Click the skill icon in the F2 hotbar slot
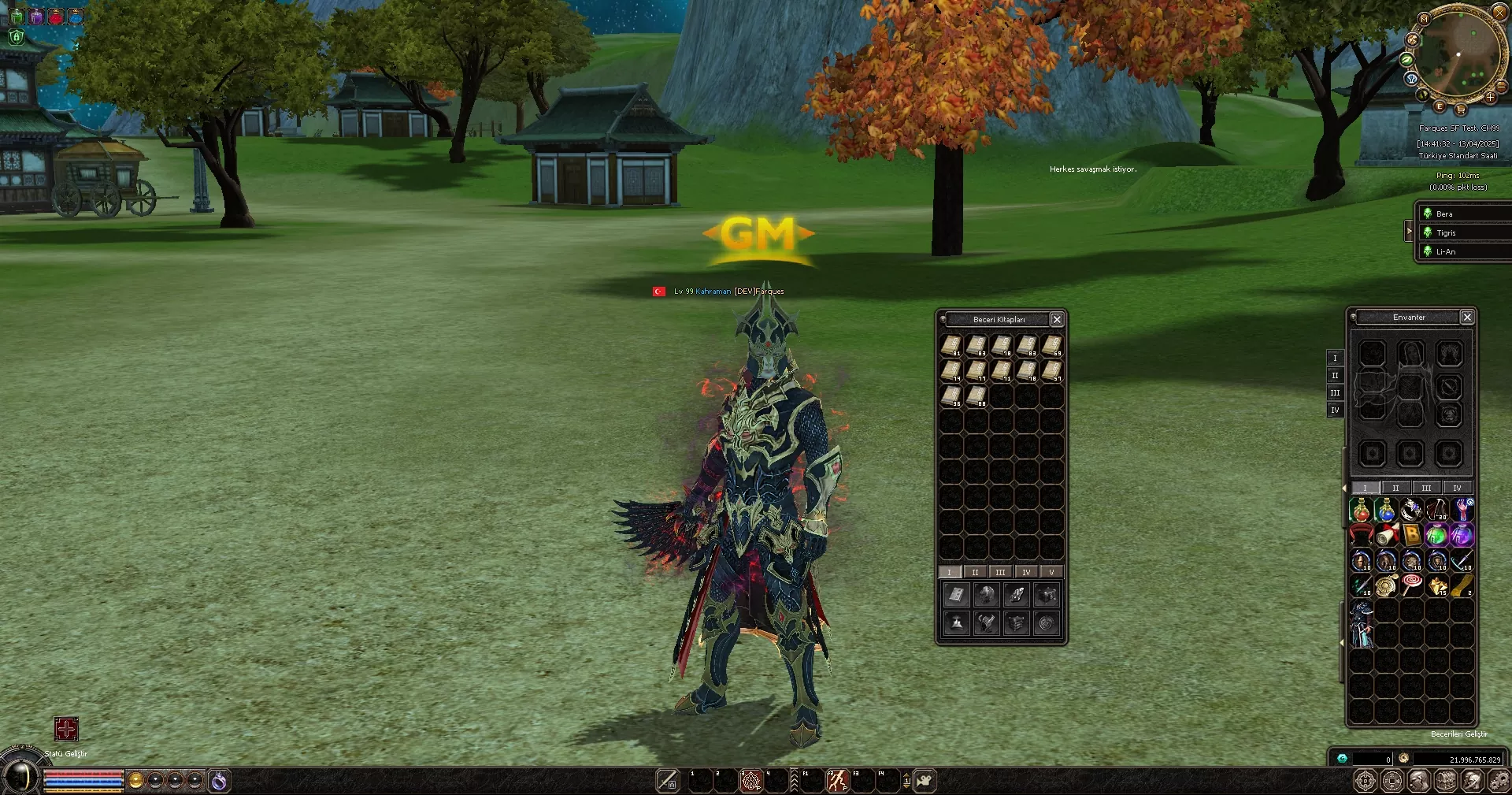Viewport: 1512px width, 795px height. pos(837,781)
